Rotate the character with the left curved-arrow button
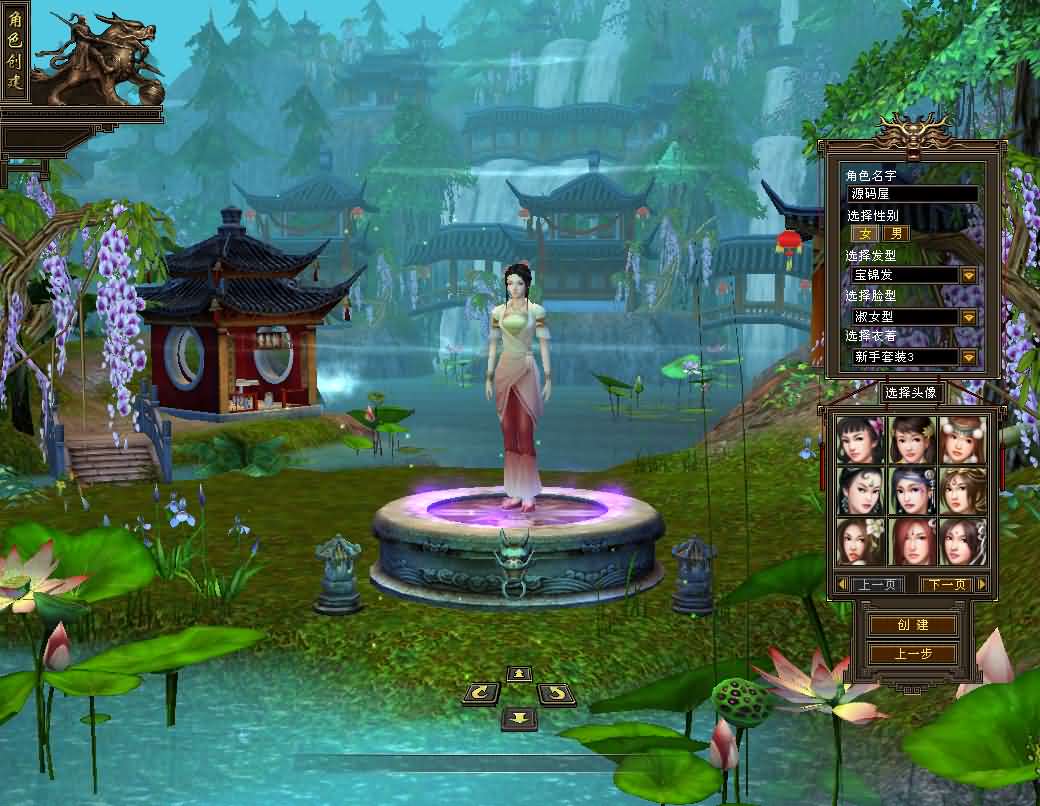The width and height of the screenshot is (1040, 806). [x=481, y=693]
